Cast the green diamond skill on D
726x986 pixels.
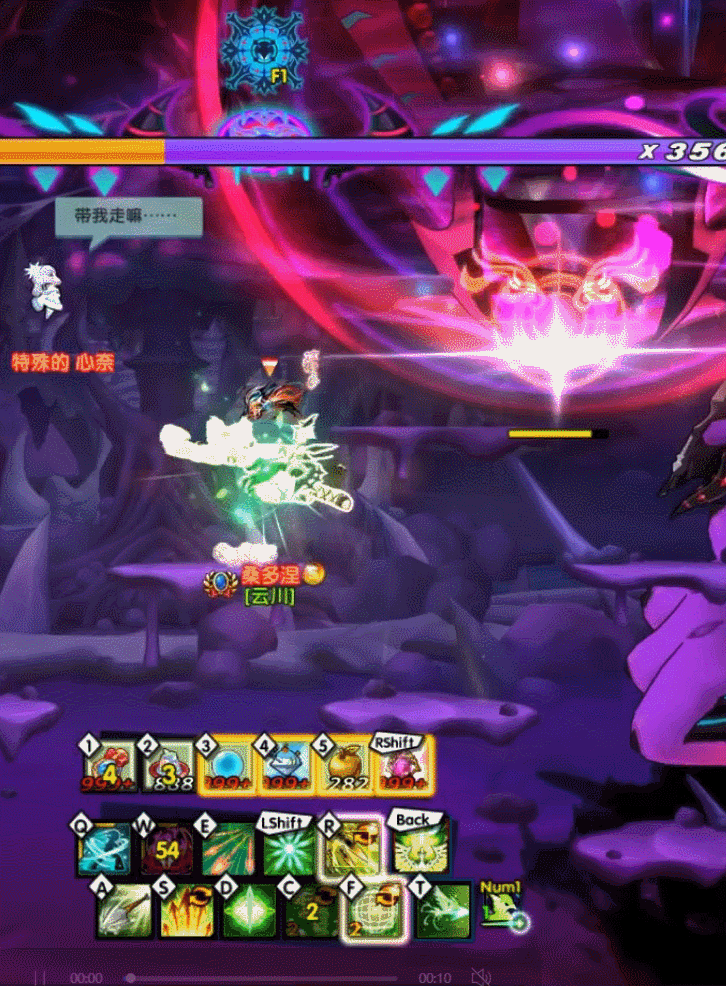tap(248, 910)
